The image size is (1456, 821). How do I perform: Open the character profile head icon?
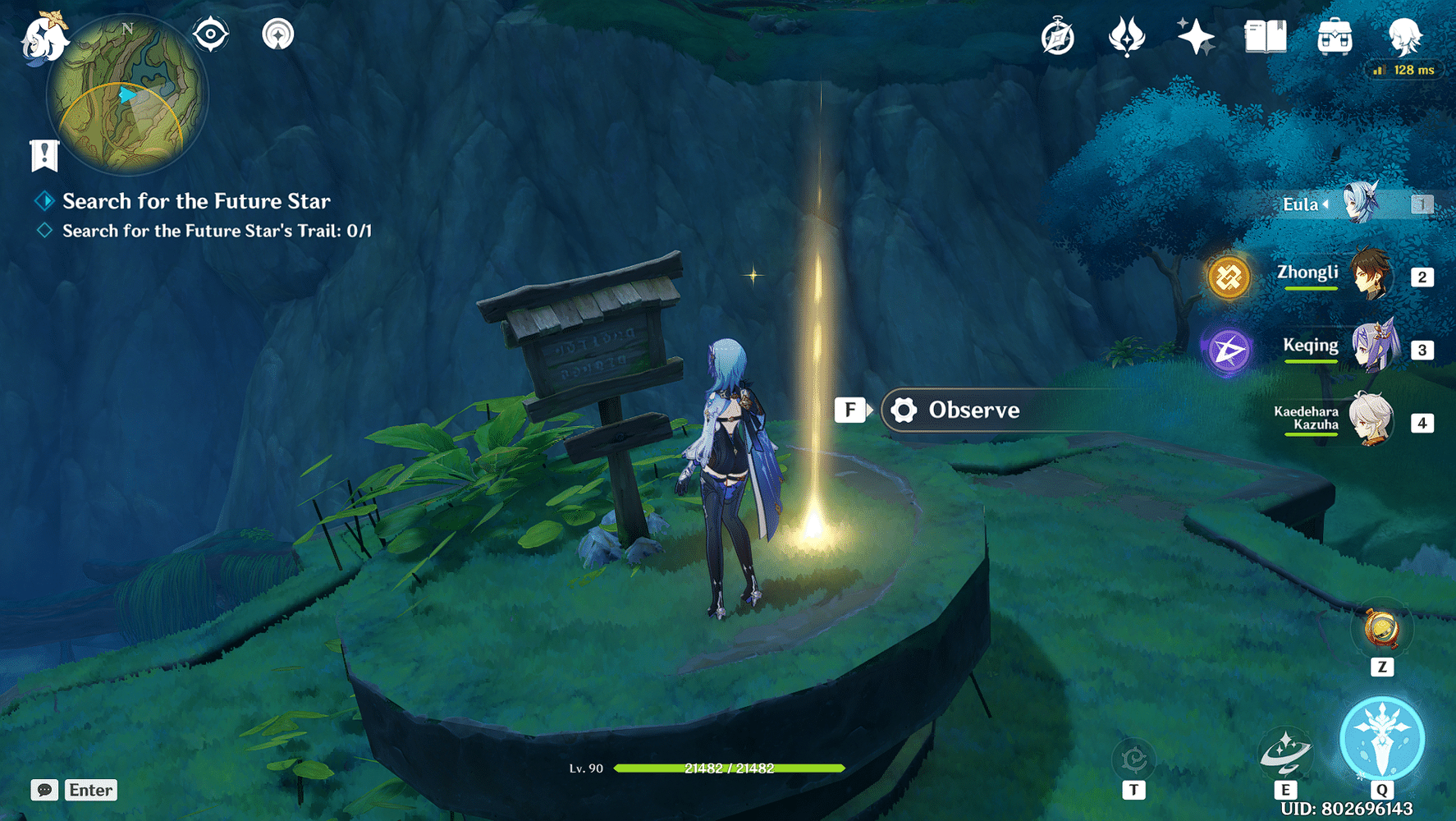click(x=1404, y=37)
